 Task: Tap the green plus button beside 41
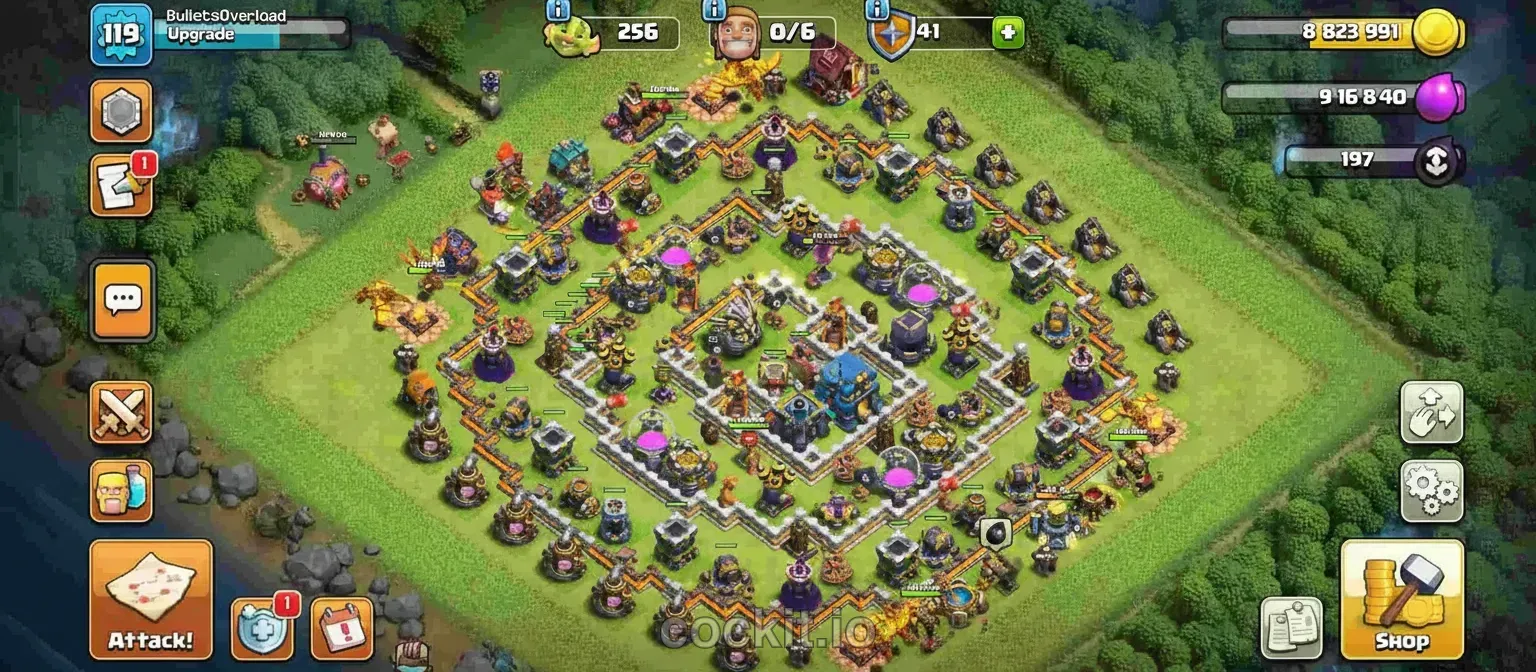click(1007, 32)
